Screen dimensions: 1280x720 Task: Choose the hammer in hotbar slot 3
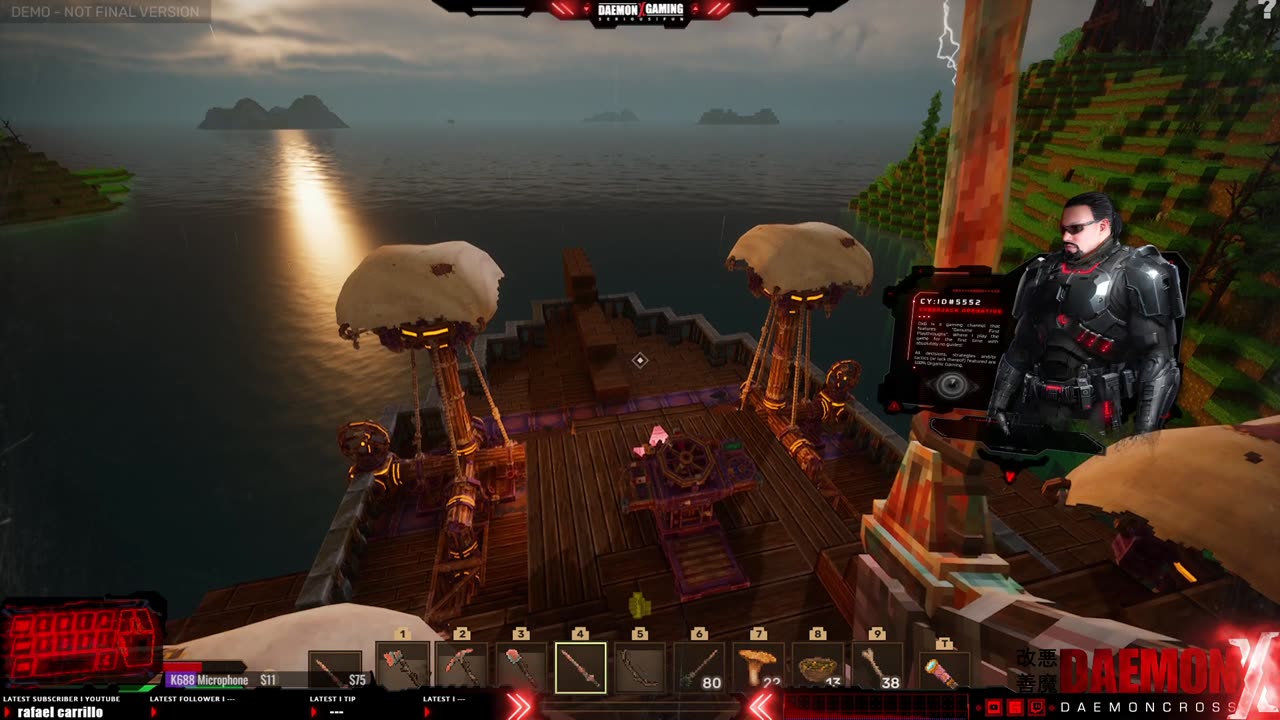coord(520,667)
